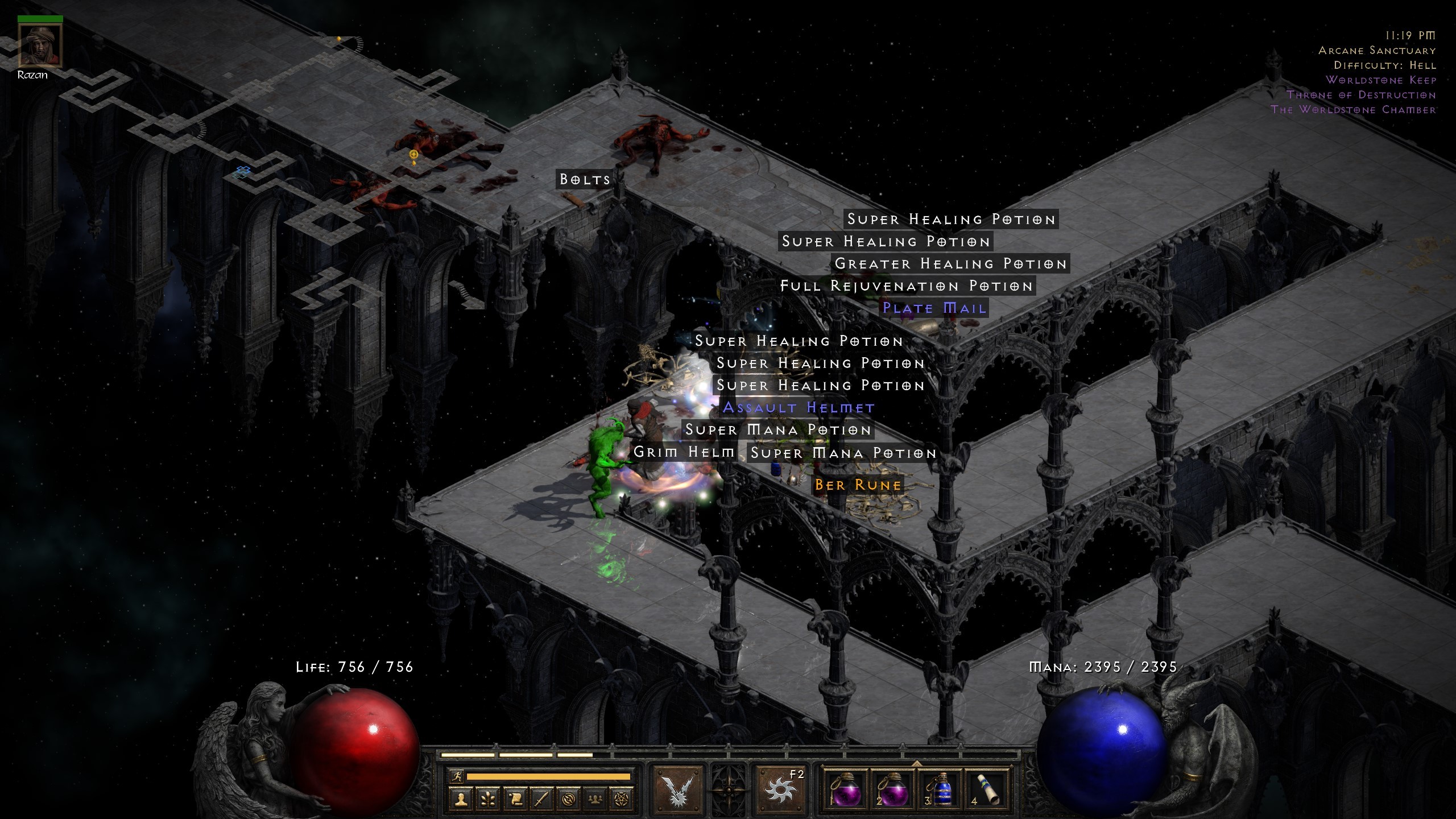This screenshot has width=1456, height=819.
Task: Toggle the run/walk button
Action: [456, 776]
